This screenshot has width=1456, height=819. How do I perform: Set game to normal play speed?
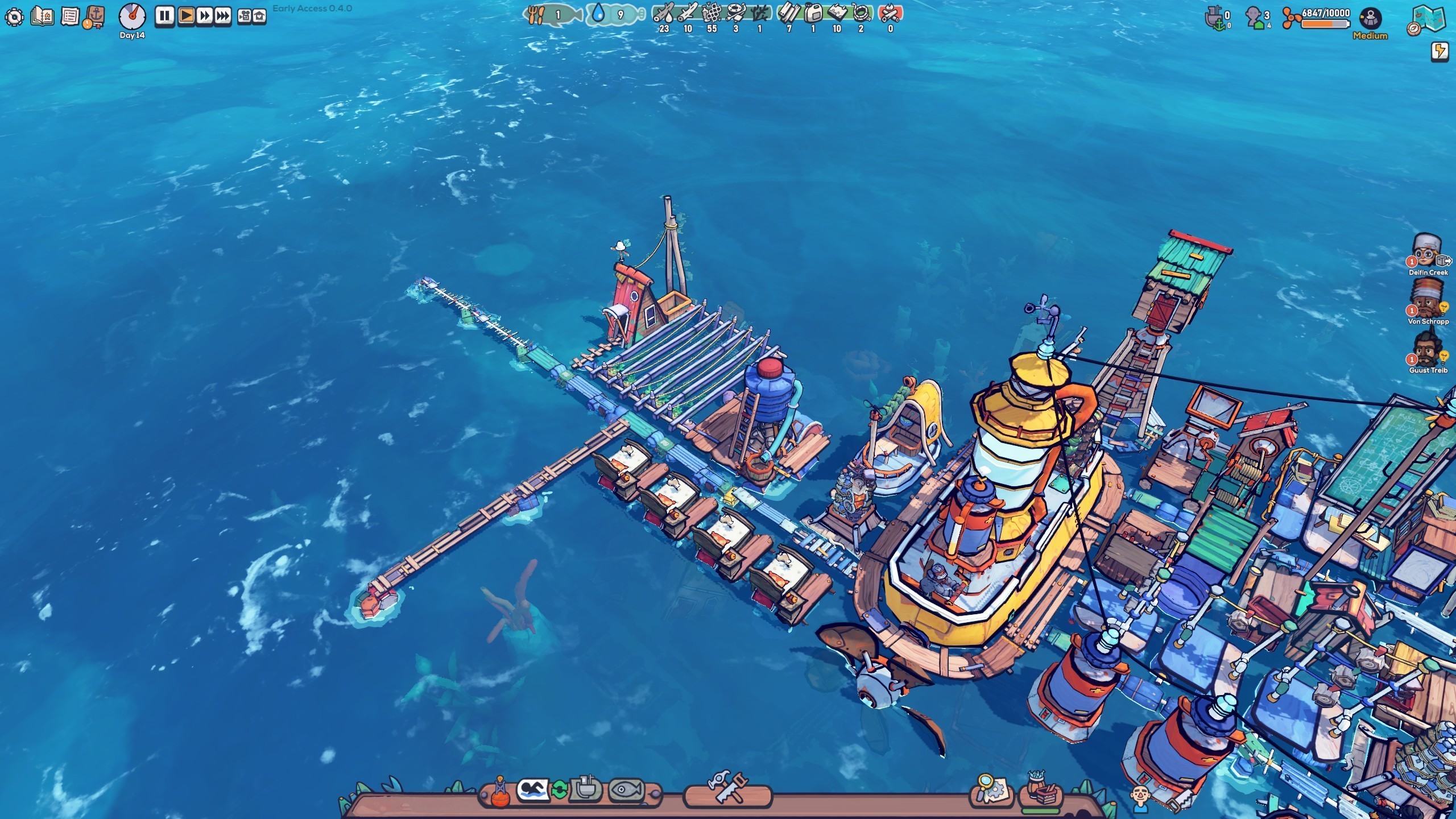coord(185,16)
